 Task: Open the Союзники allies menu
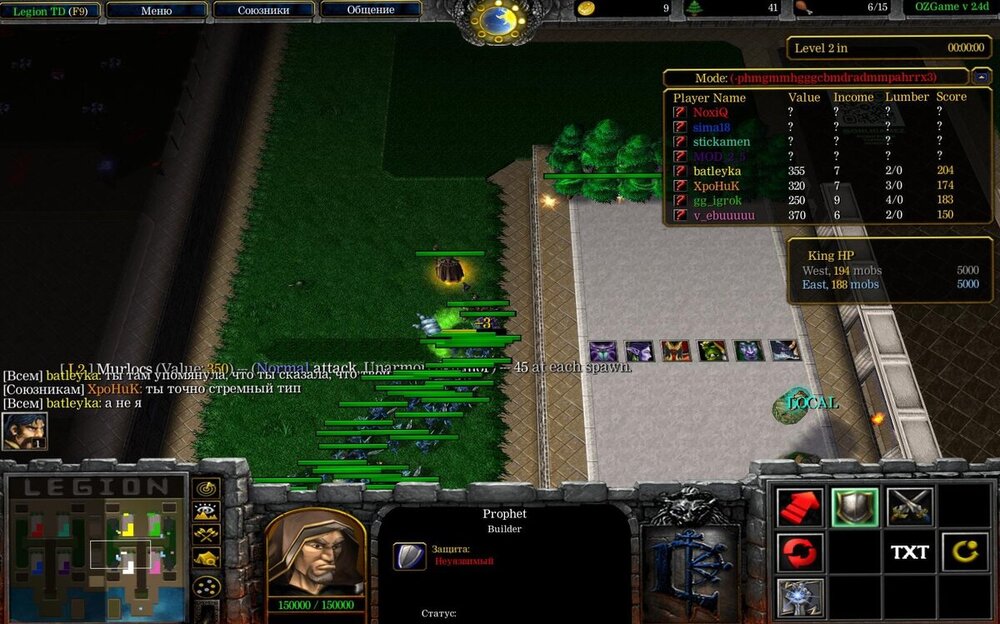pos(264,10)
